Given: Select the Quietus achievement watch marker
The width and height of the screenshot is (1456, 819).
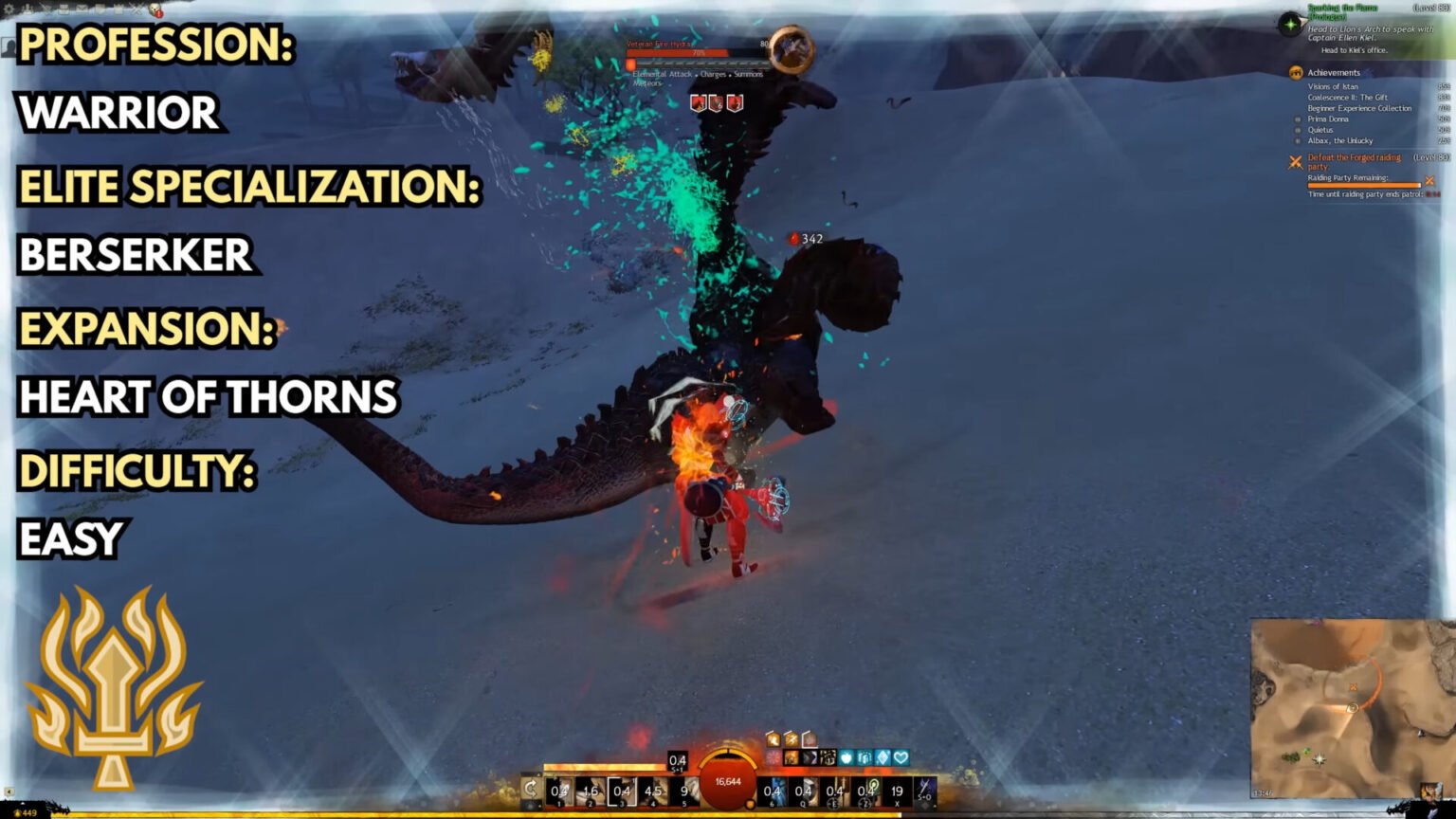Looking at the screenshot, I should [x=1298, y=130].
